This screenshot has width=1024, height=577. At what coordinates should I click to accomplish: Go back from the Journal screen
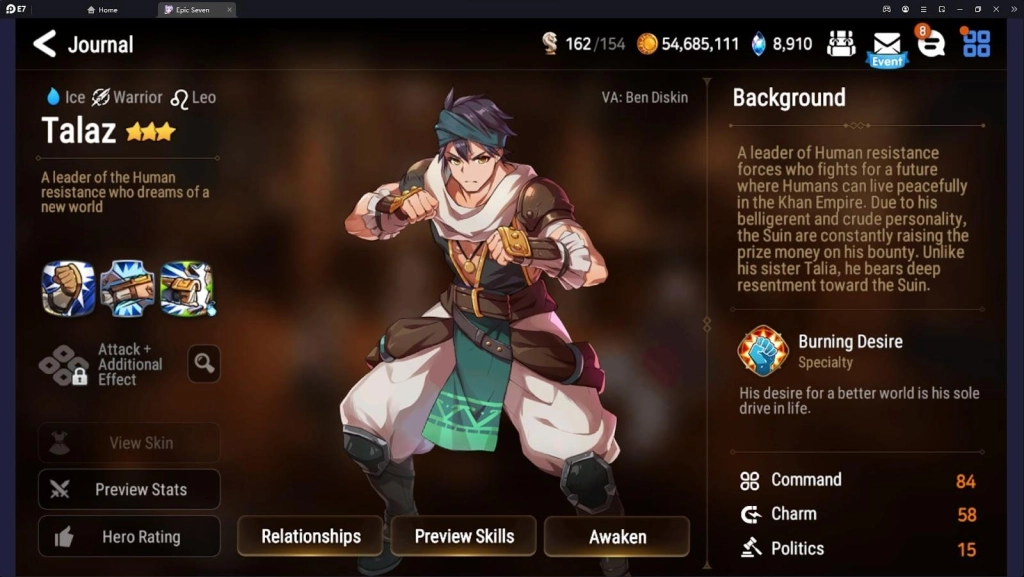pos(45,44)
